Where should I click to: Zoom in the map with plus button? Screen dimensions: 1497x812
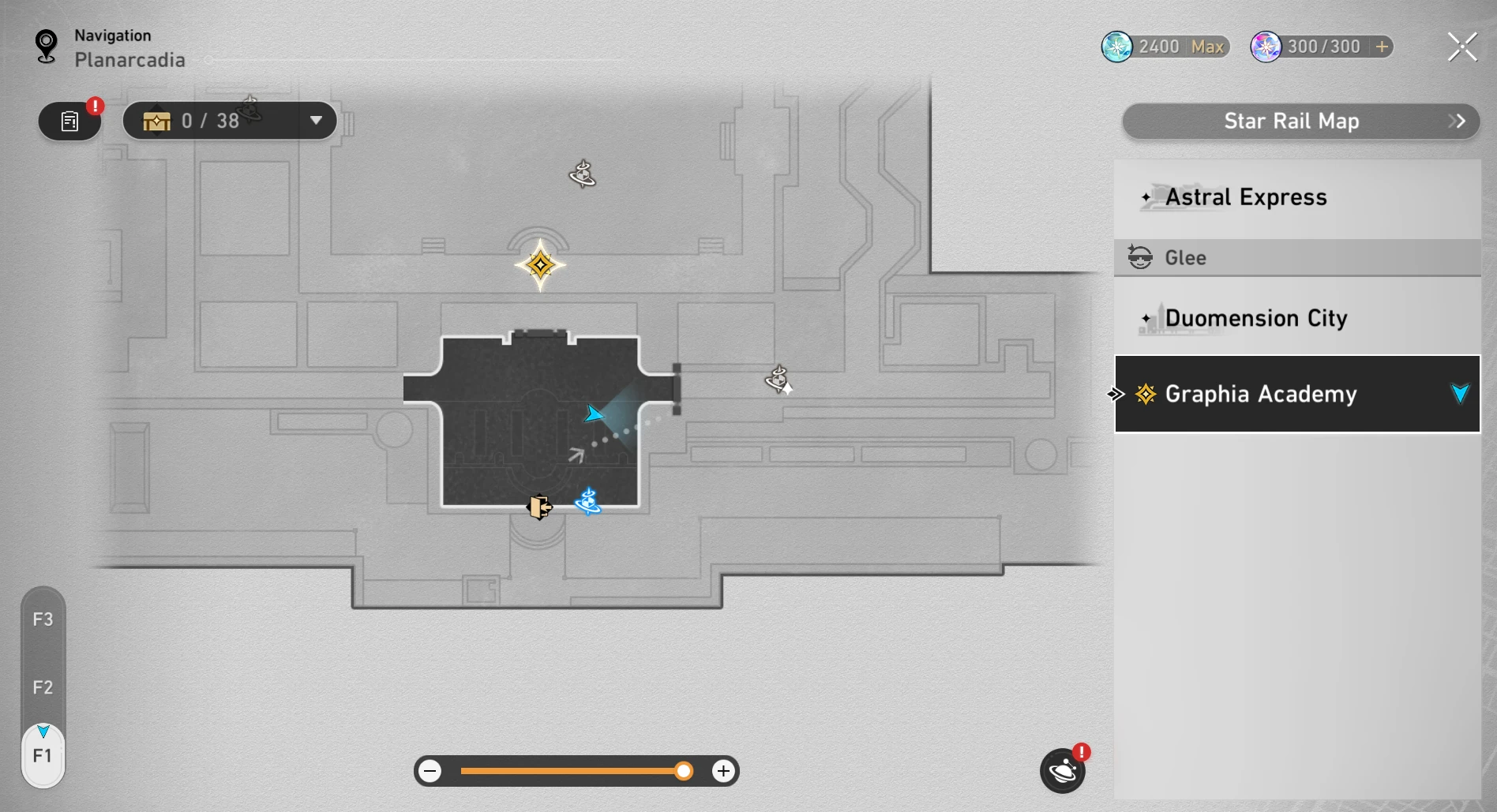point(722,771)
